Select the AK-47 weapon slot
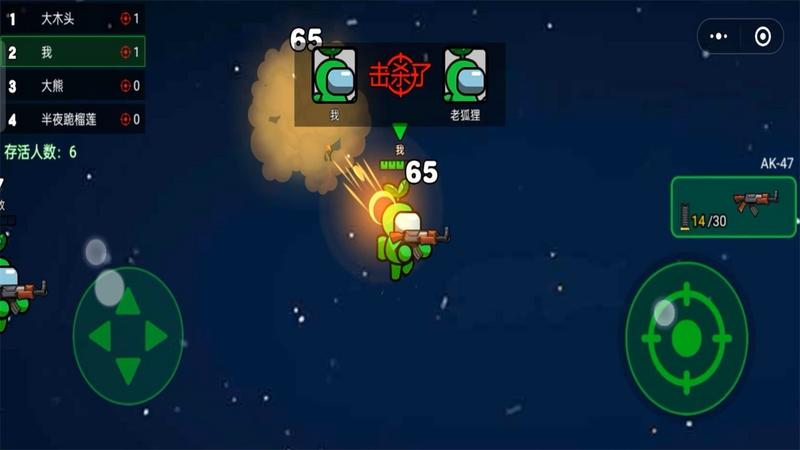800x450 pixels. [733, 207]
